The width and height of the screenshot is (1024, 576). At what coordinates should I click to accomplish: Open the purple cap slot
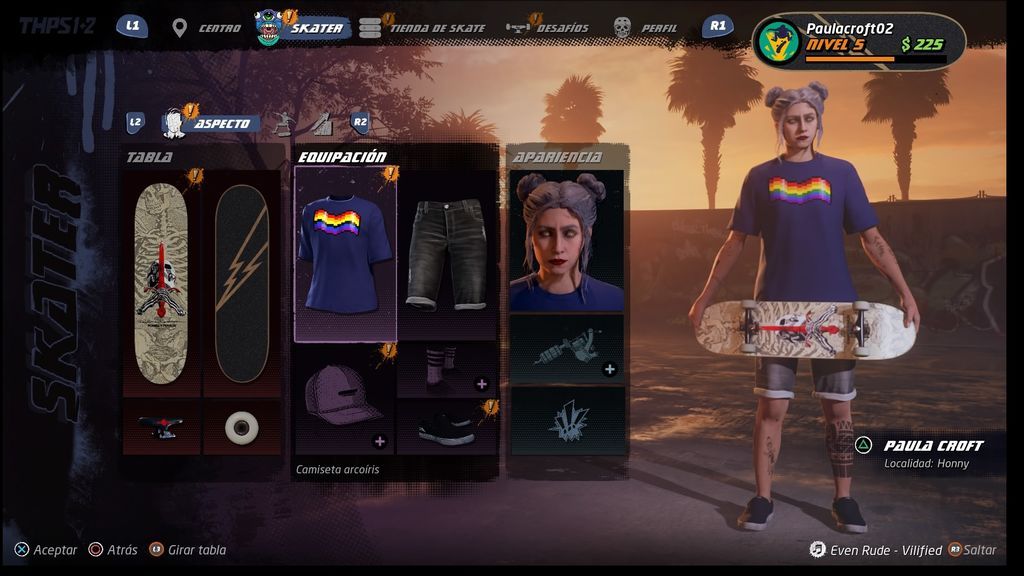(346, 399)
